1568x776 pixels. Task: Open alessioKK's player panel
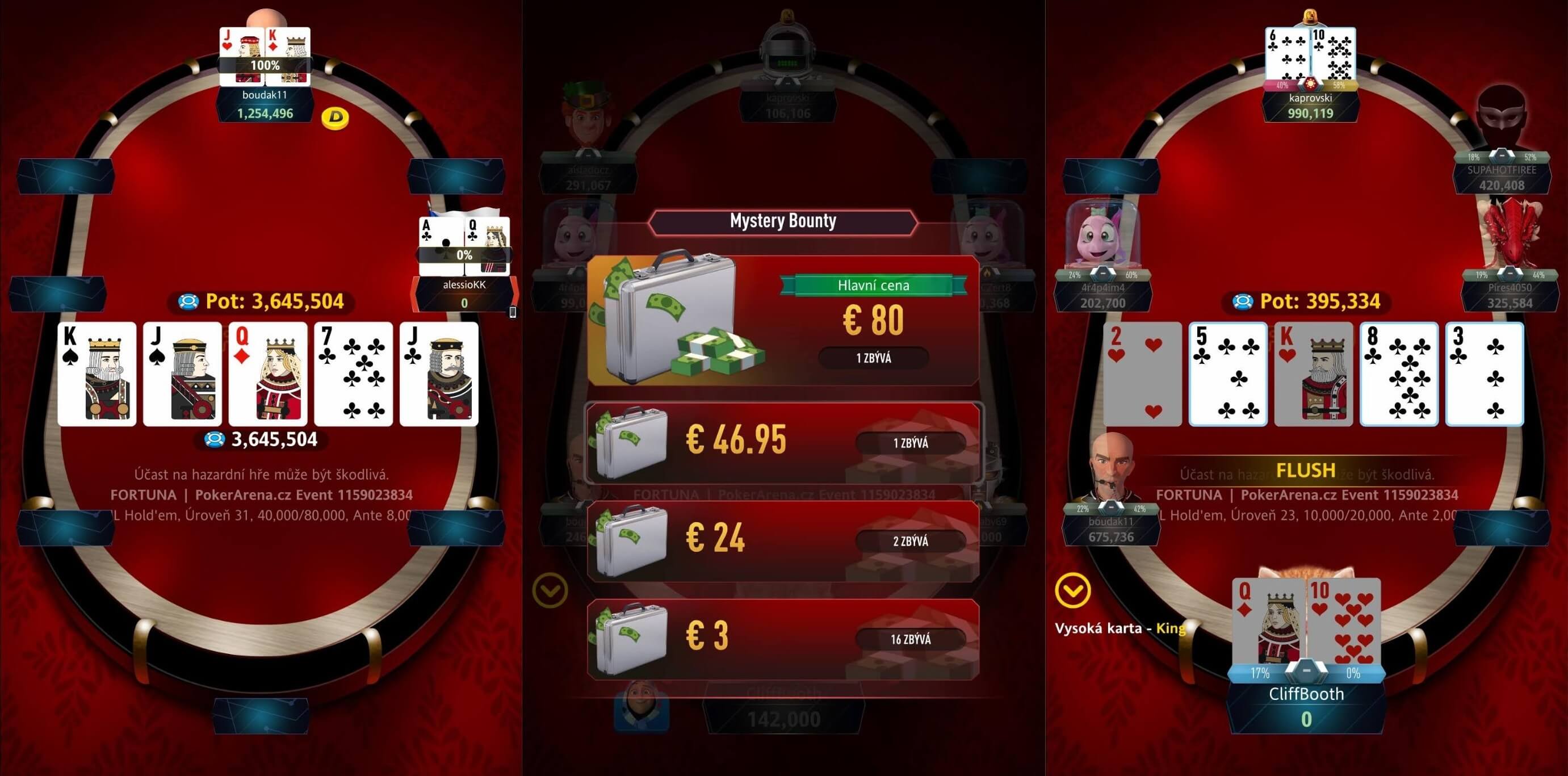[x=464, y=293]
